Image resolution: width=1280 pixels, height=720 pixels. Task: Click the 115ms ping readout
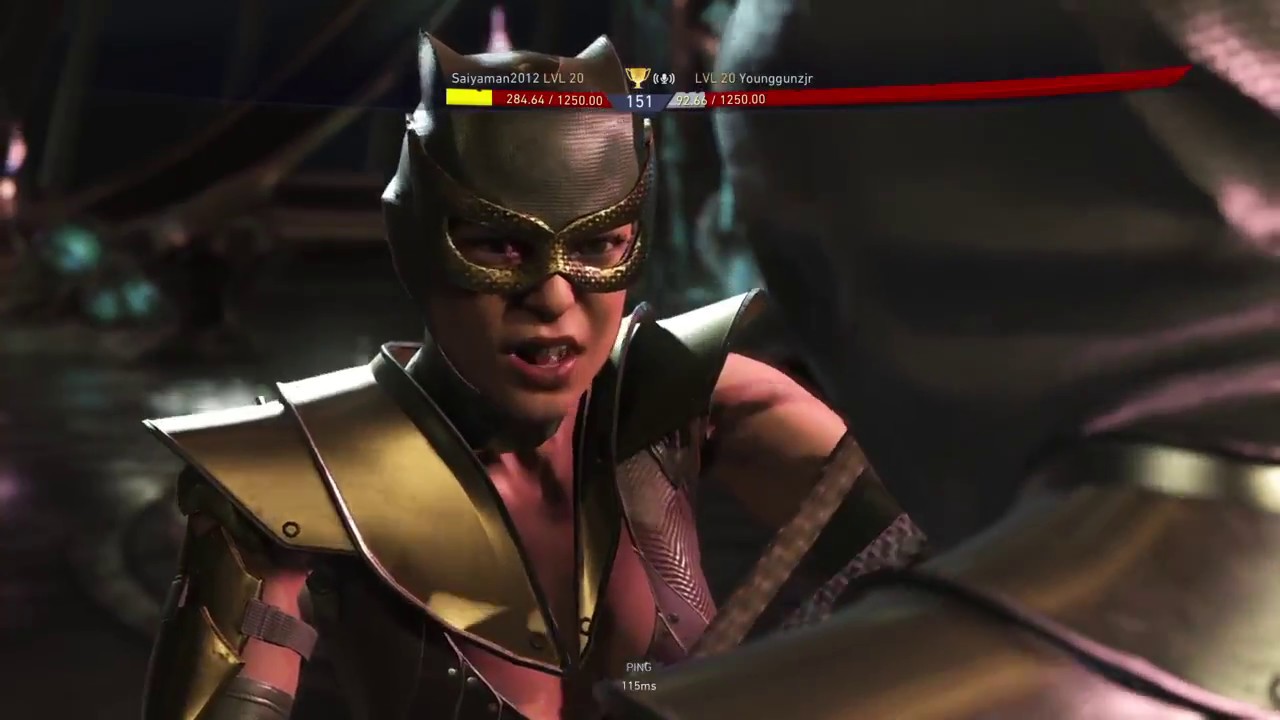click(x=638, y=686)
